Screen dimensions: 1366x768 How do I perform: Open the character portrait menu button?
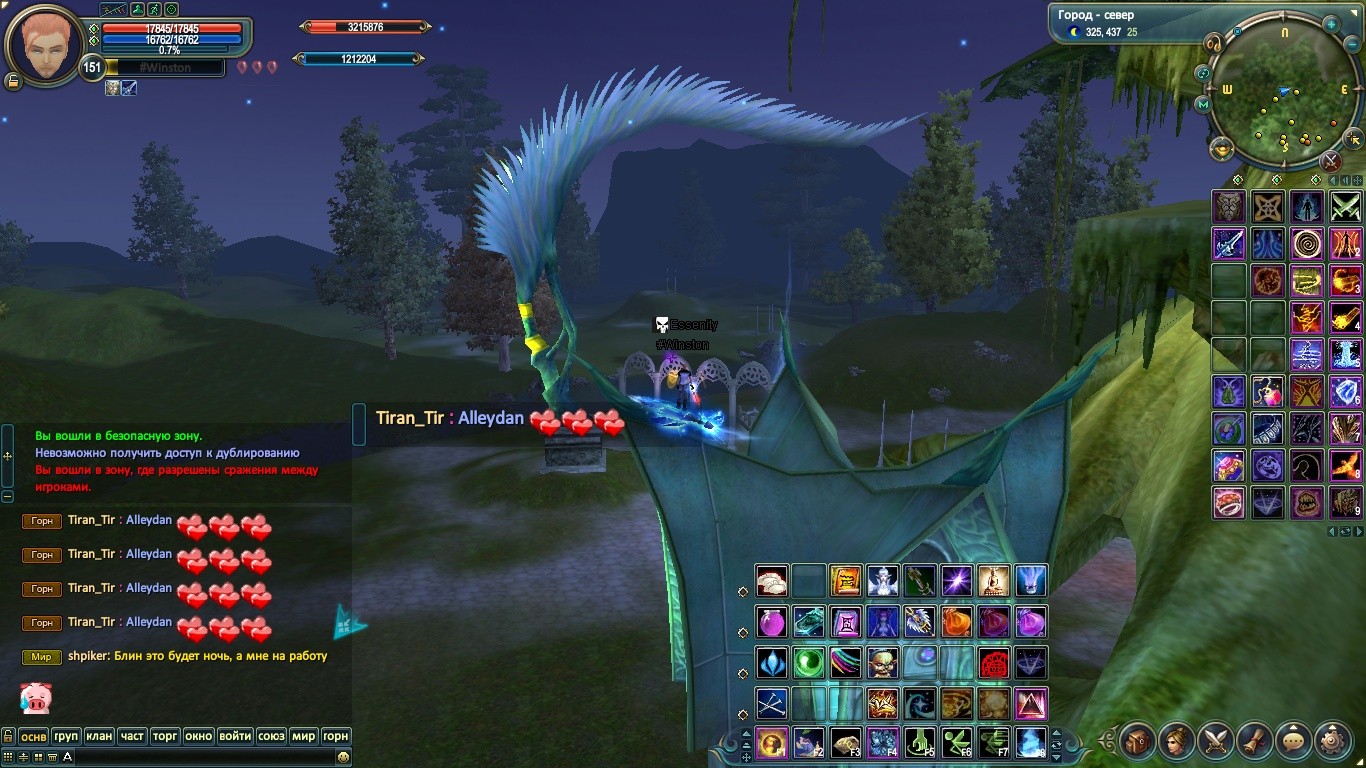[x=1177, y=741]
